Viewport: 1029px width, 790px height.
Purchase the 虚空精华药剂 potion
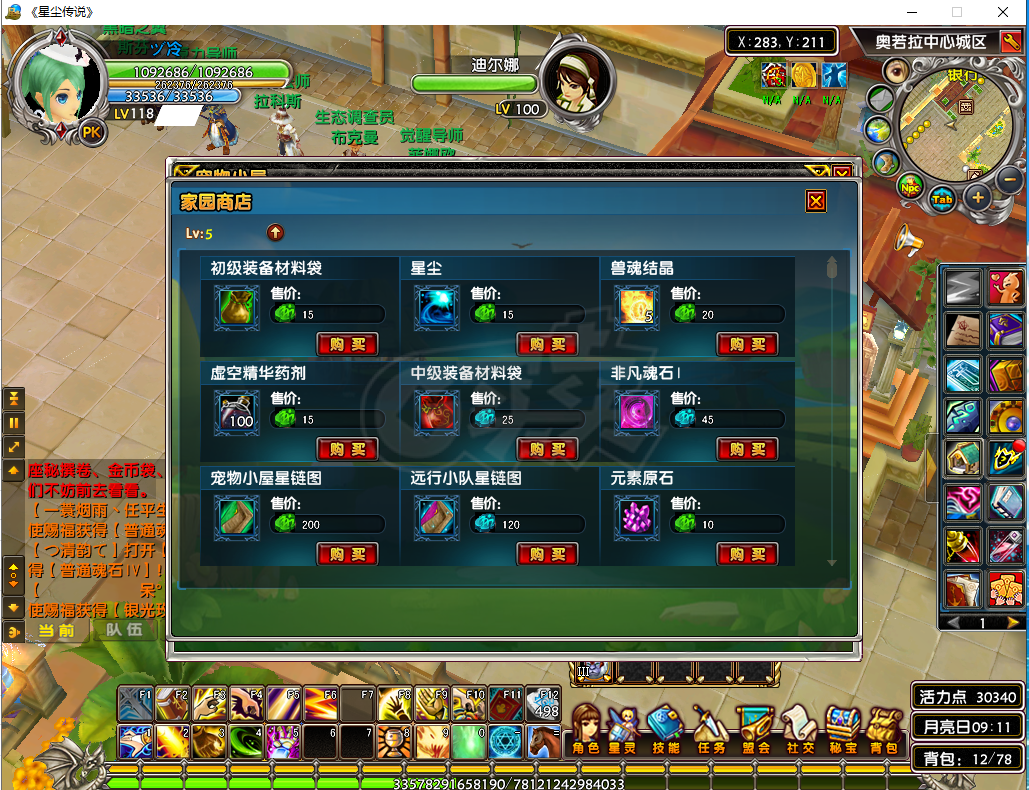click(x=347, y=449)
